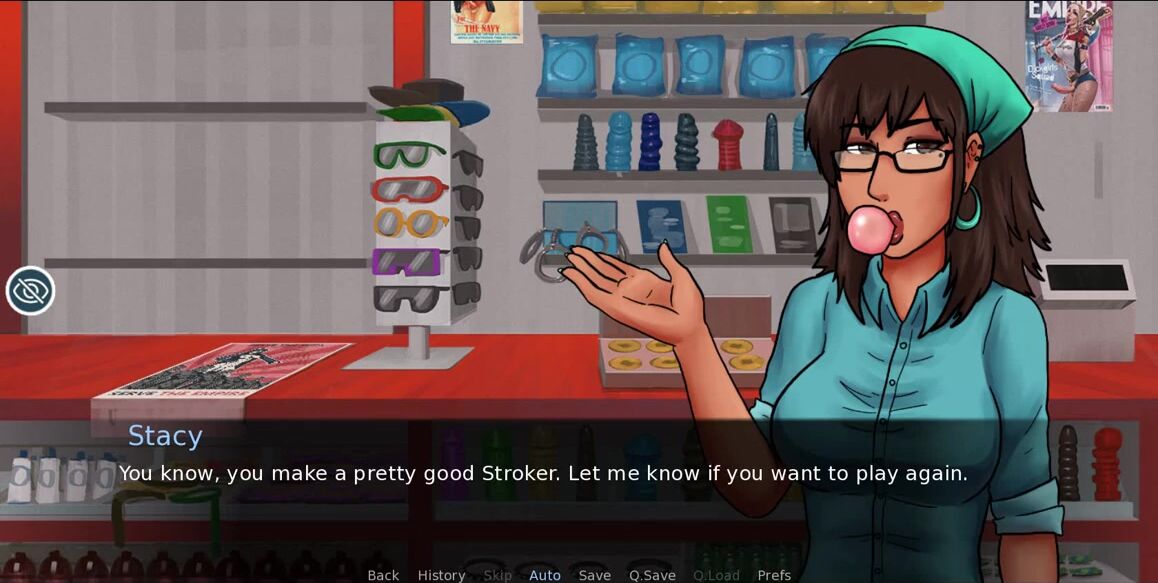Hide the interface with the eye icon

point(30,291)
